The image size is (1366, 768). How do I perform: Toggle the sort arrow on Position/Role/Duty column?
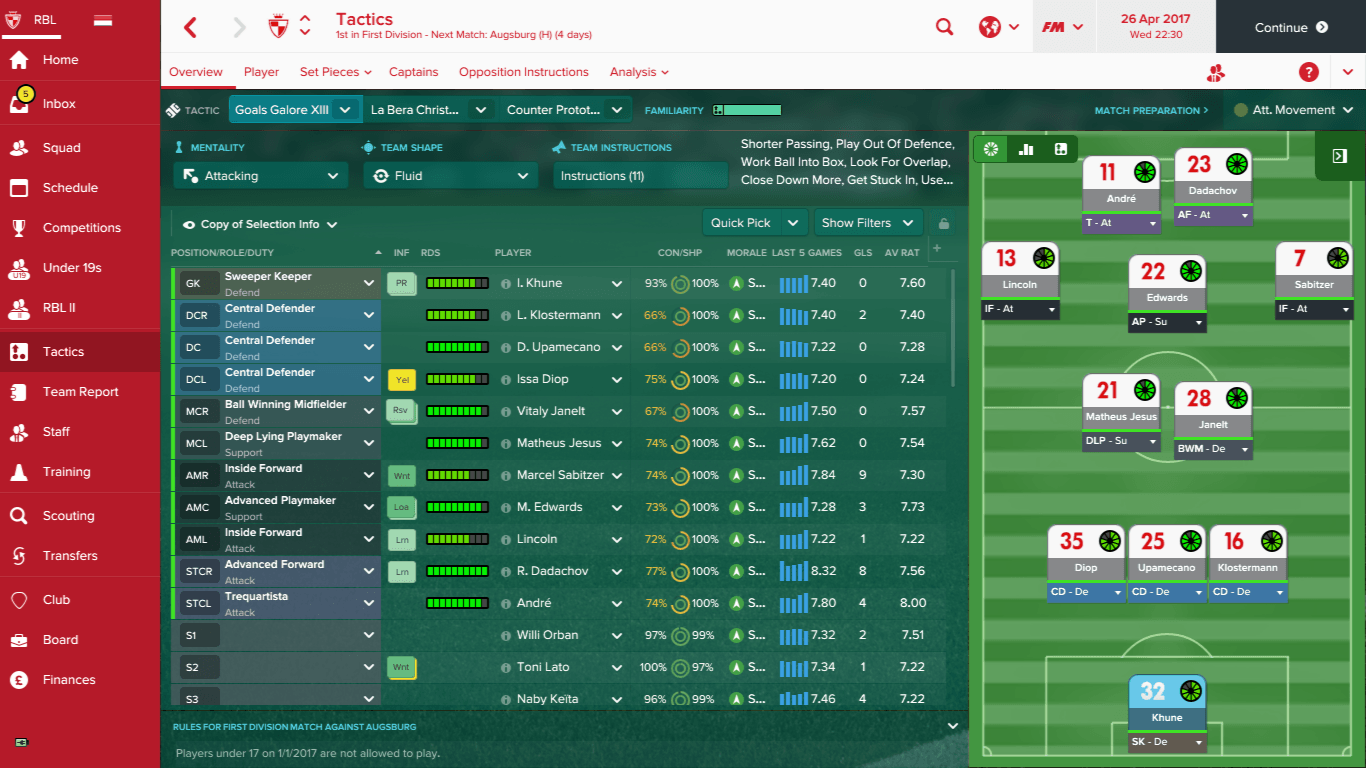(377, 252)
